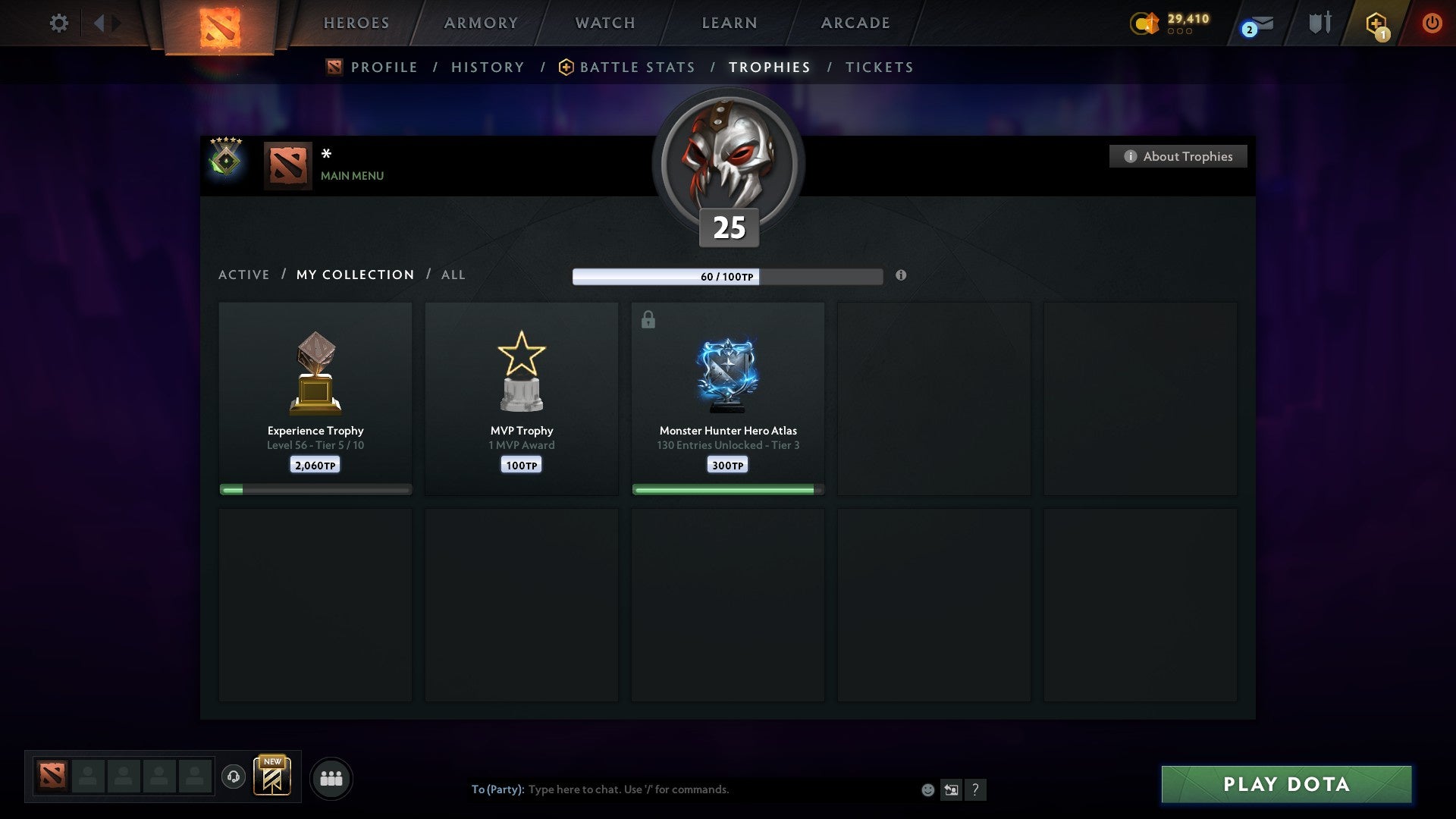
Task: Open the armory shield and sword icon
Action: 1319,23
